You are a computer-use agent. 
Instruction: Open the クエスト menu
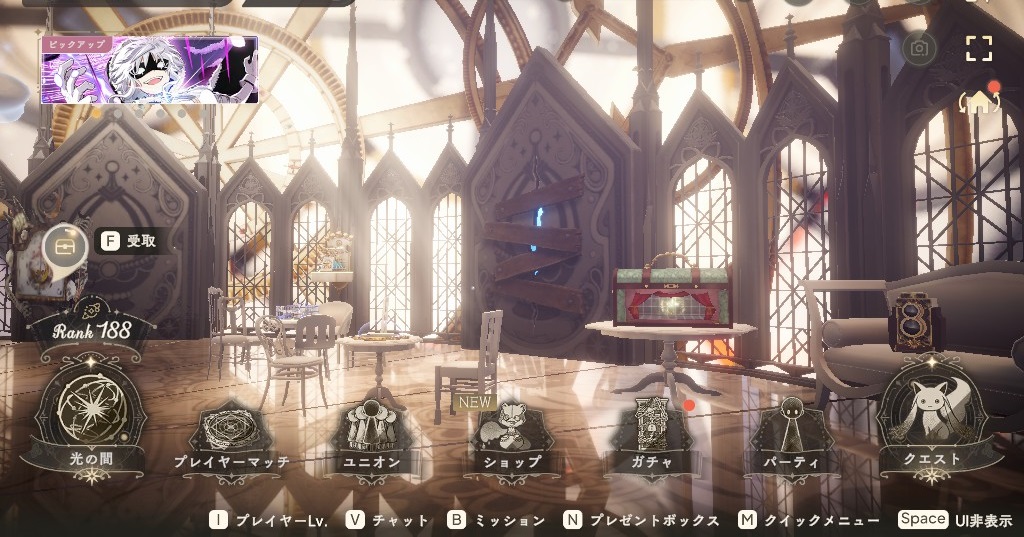pos(932,417)
